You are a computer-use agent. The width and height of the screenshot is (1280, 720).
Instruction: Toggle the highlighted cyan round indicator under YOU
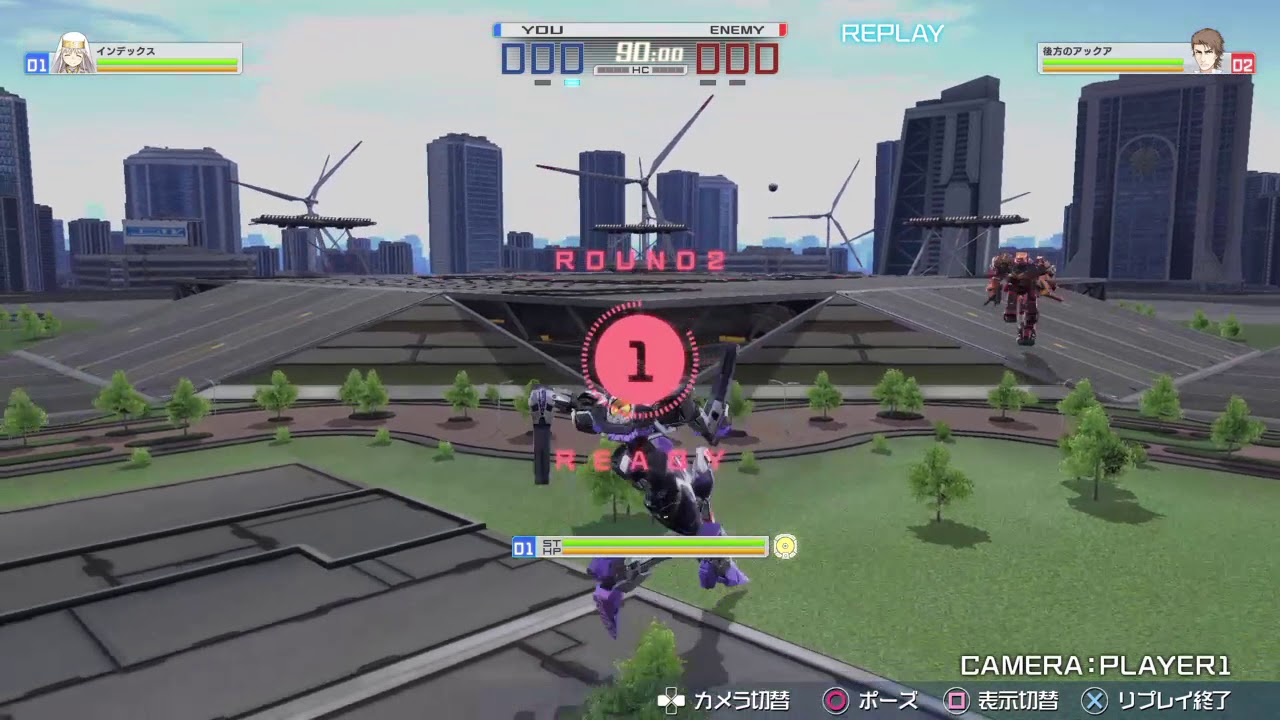click(573, 82)
